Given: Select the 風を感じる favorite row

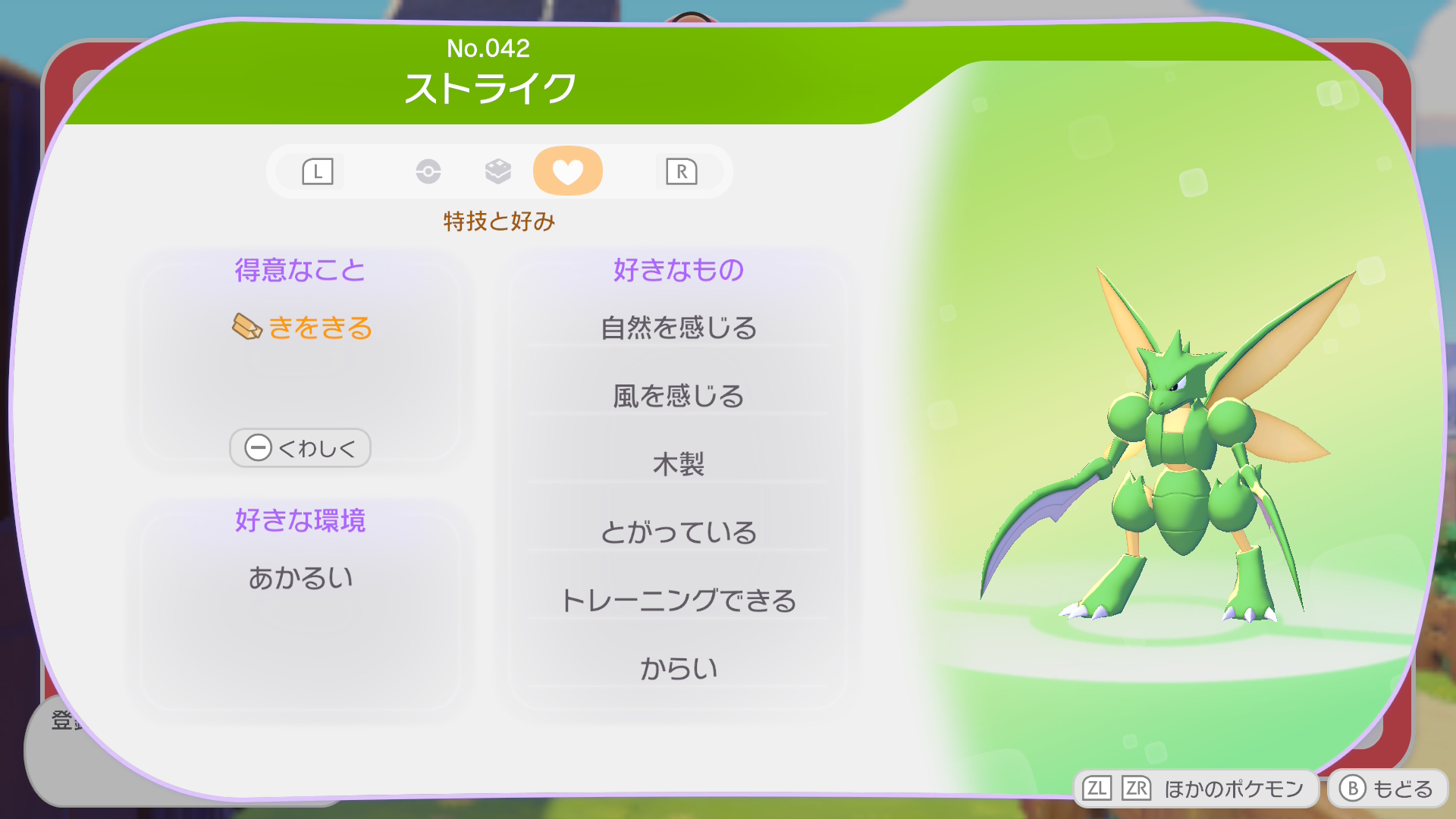Looking at the screenshot, I should pos(678,396).
